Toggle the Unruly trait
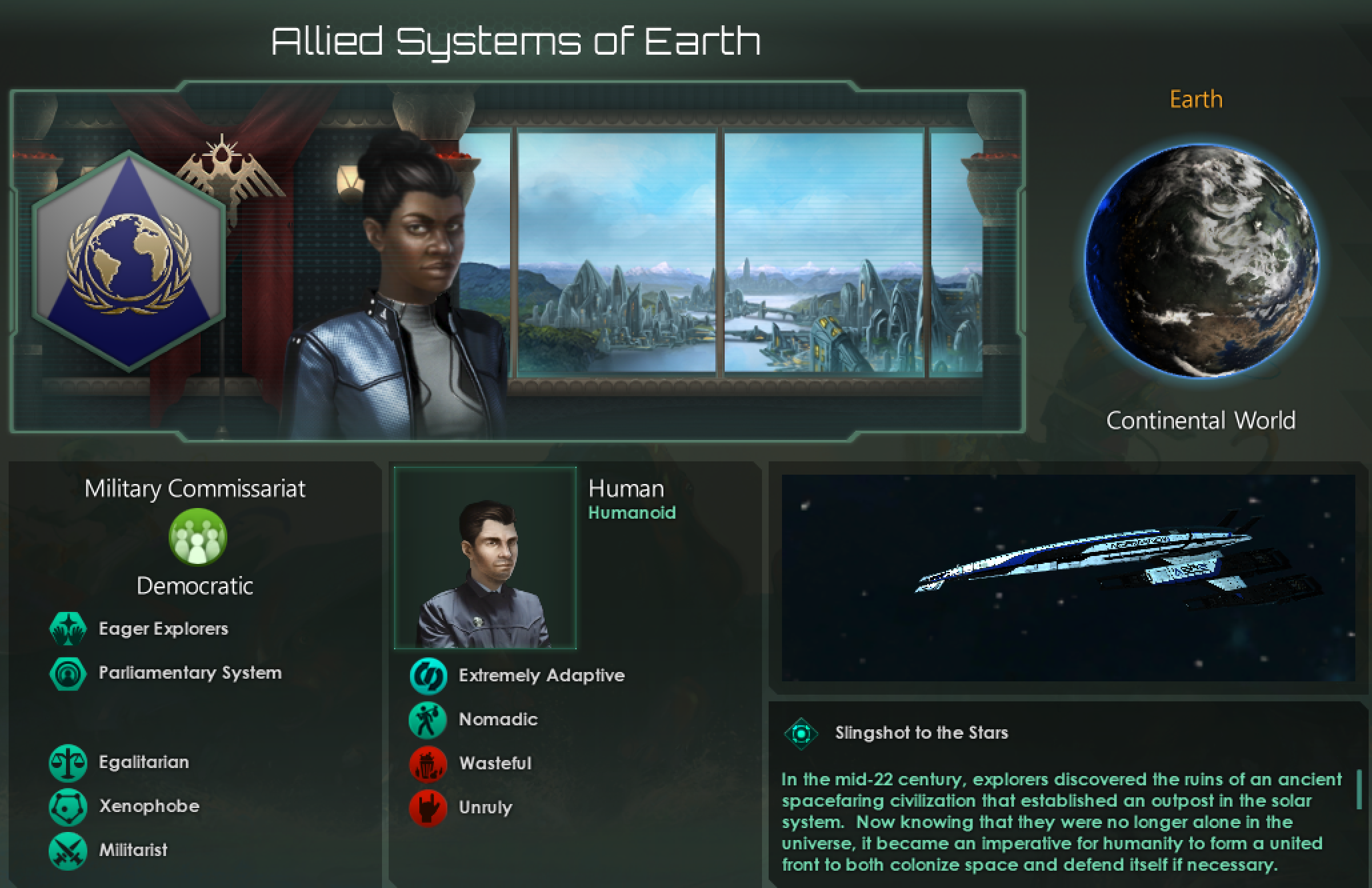The width and height of the screenshot is (1372, 888). coord(427,808)
